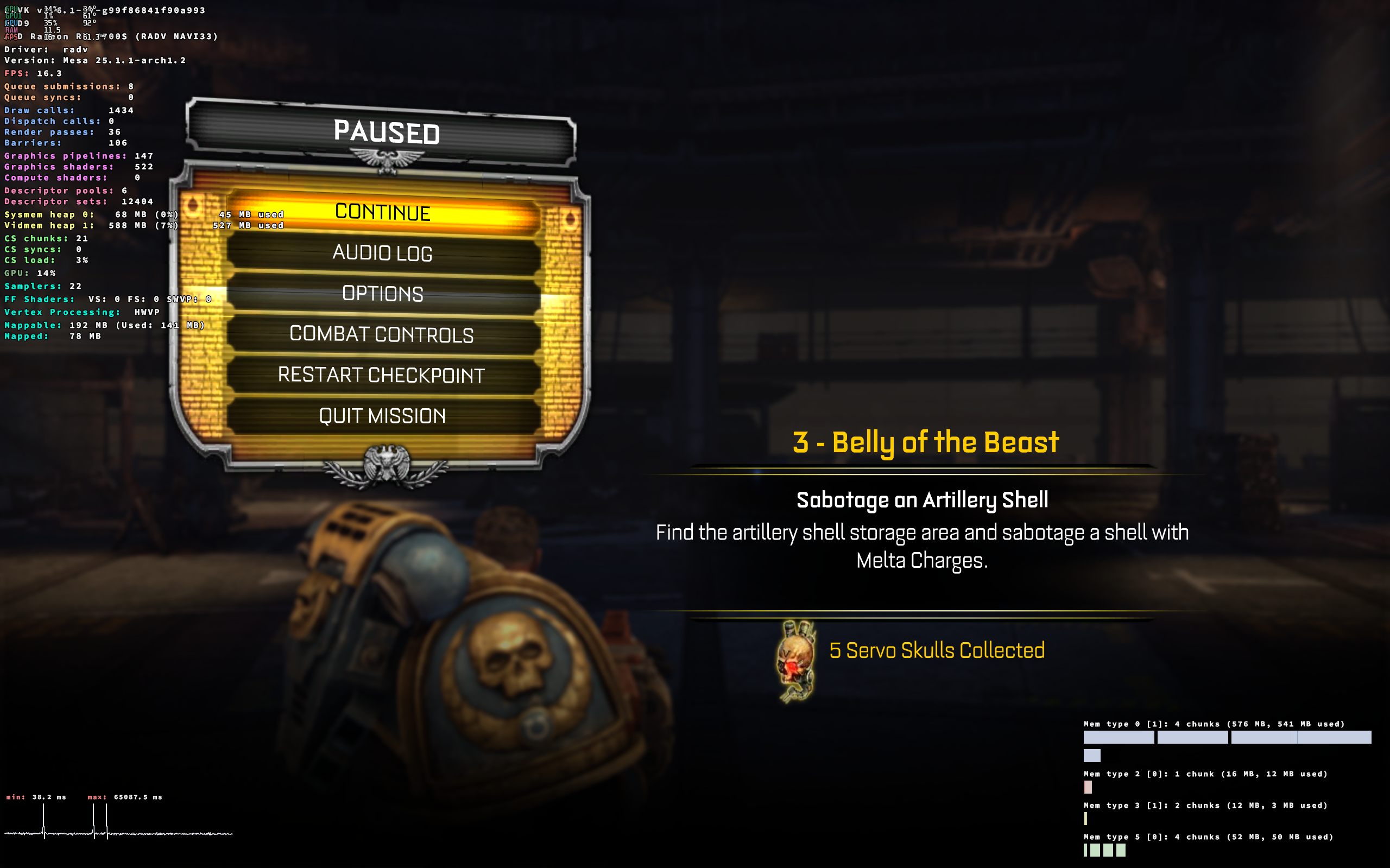View the Combat Controls screen

pos(382,335)
